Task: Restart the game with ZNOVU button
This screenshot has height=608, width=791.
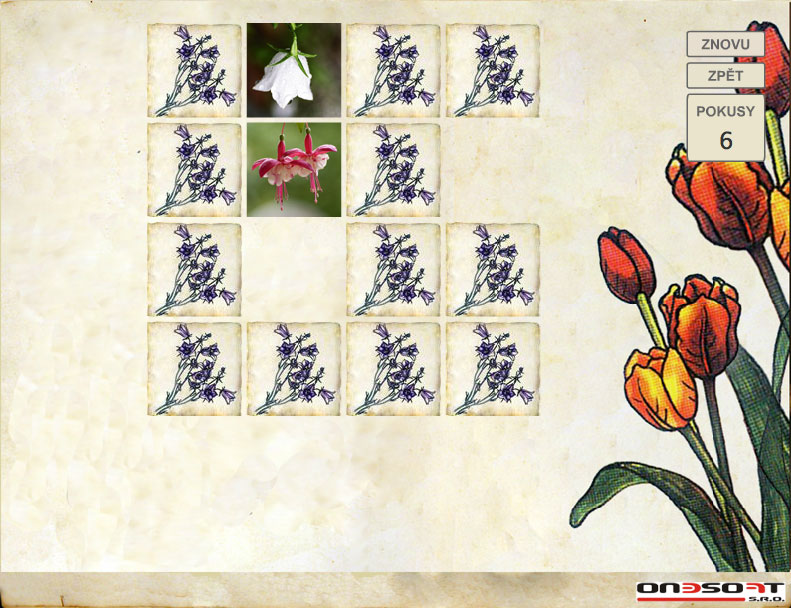Action: coord(725,44)
